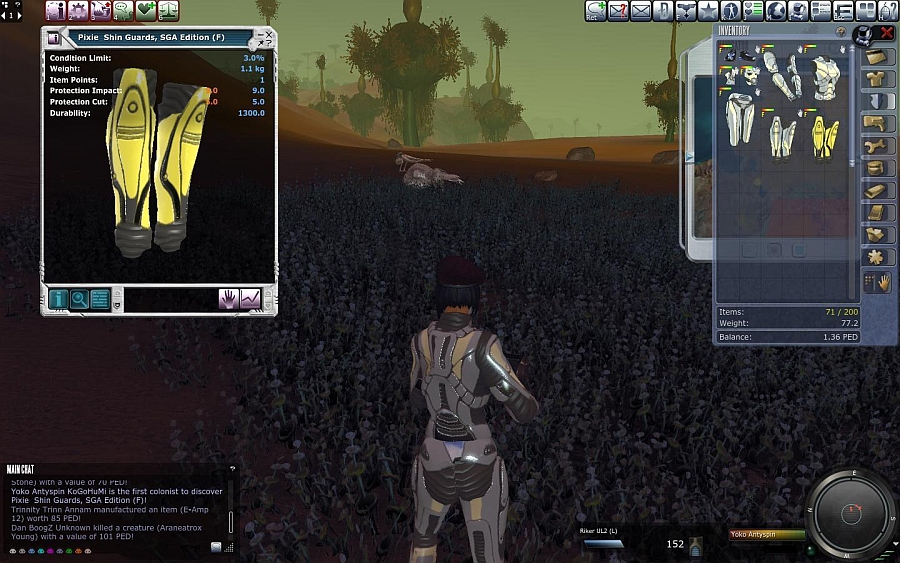Open the tools category tab with wrench icon
This screenshot has width=900, height=563.
click(879, 145)
